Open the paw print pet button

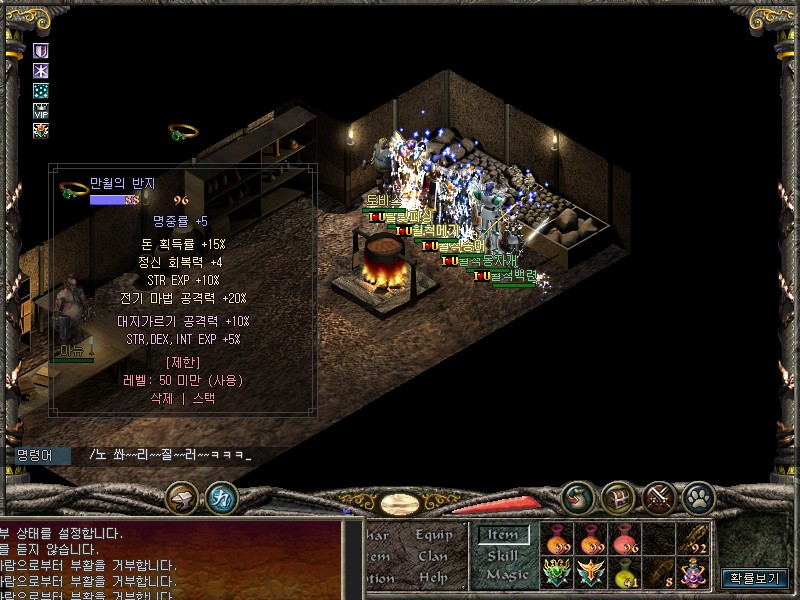click(x=699, y=496)
